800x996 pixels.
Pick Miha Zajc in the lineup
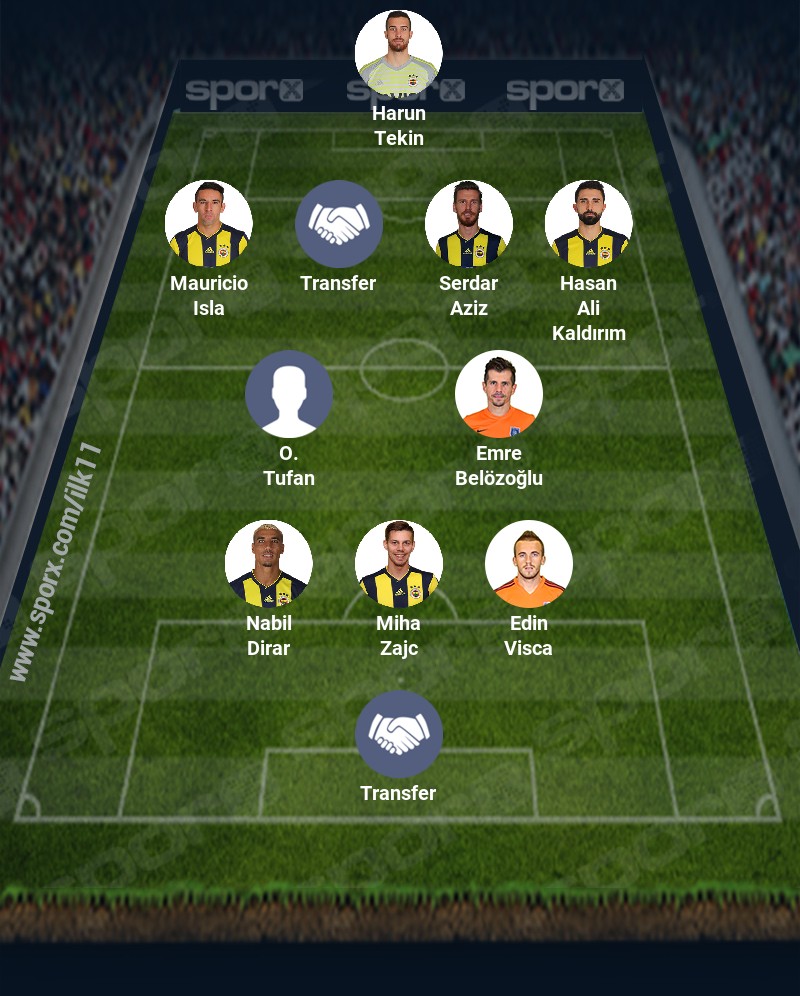399,564
